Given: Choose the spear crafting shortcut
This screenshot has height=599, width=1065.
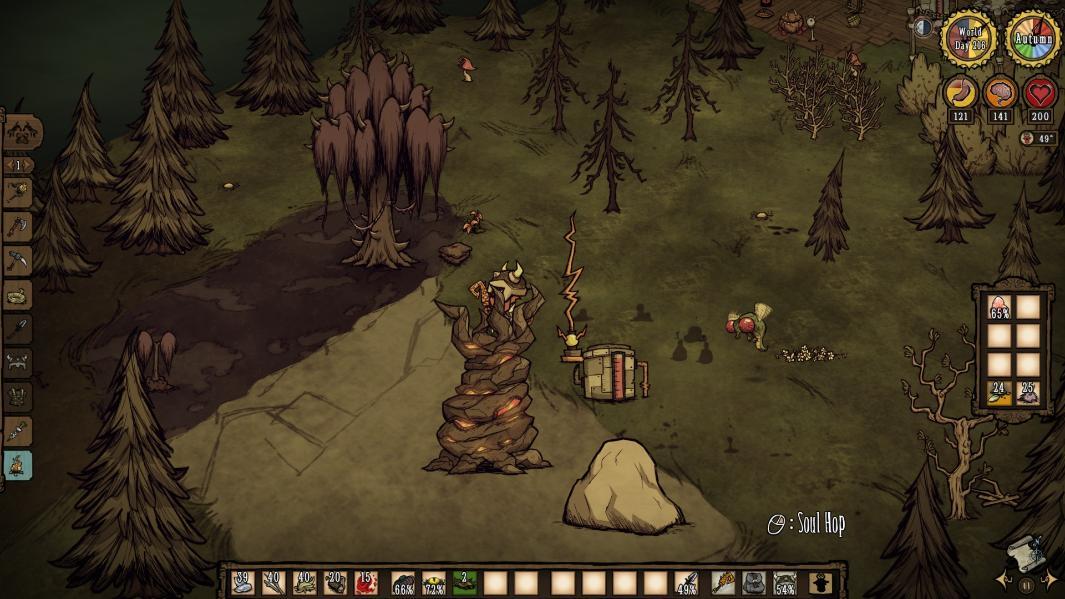Looking at the screenshot, I should [x=19, y=329].
